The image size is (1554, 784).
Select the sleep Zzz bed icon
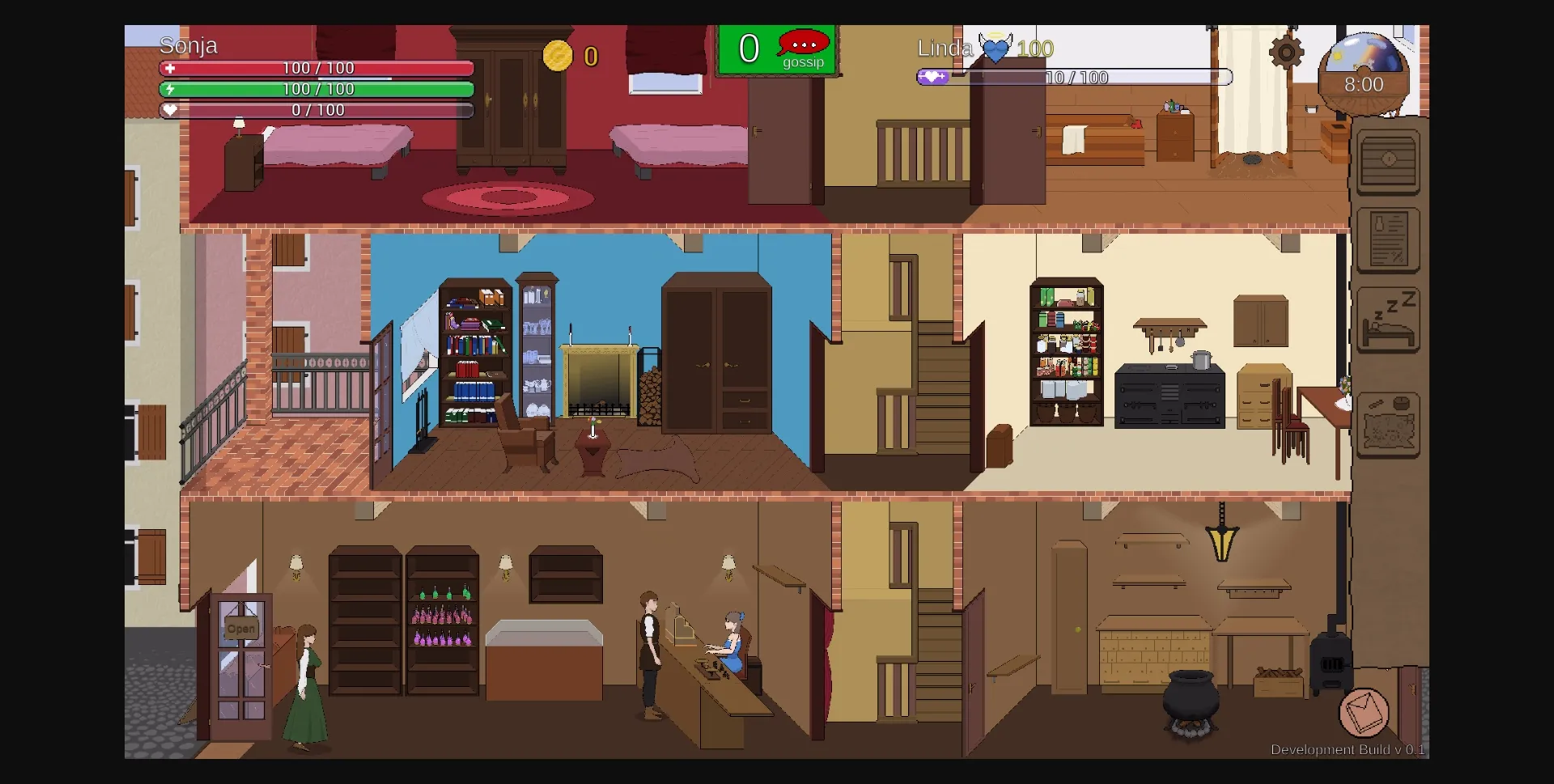click(1388, 320)
